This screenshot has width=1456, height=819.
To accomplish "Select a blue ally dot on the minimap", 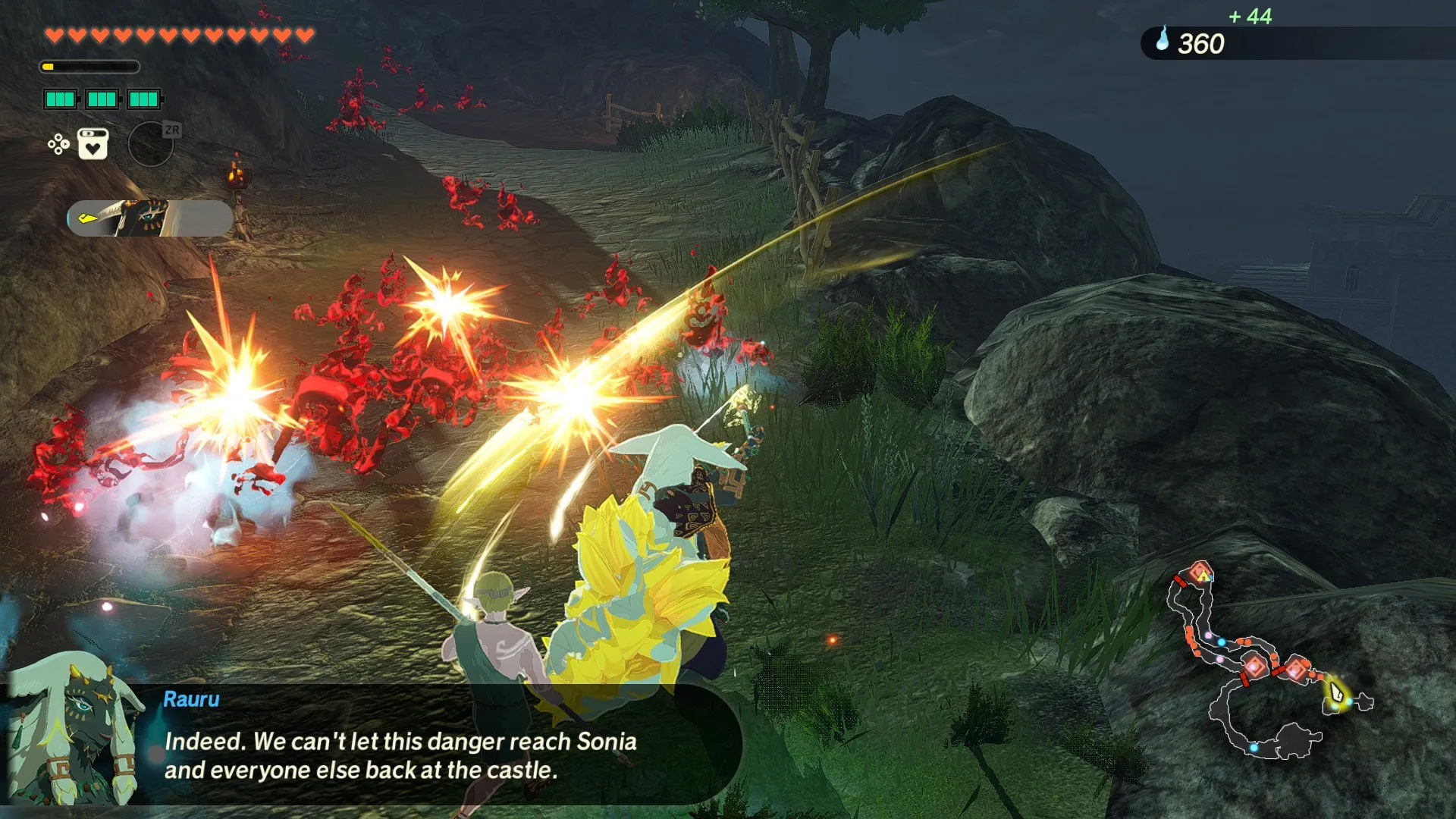I will [x=1221, y=642].
